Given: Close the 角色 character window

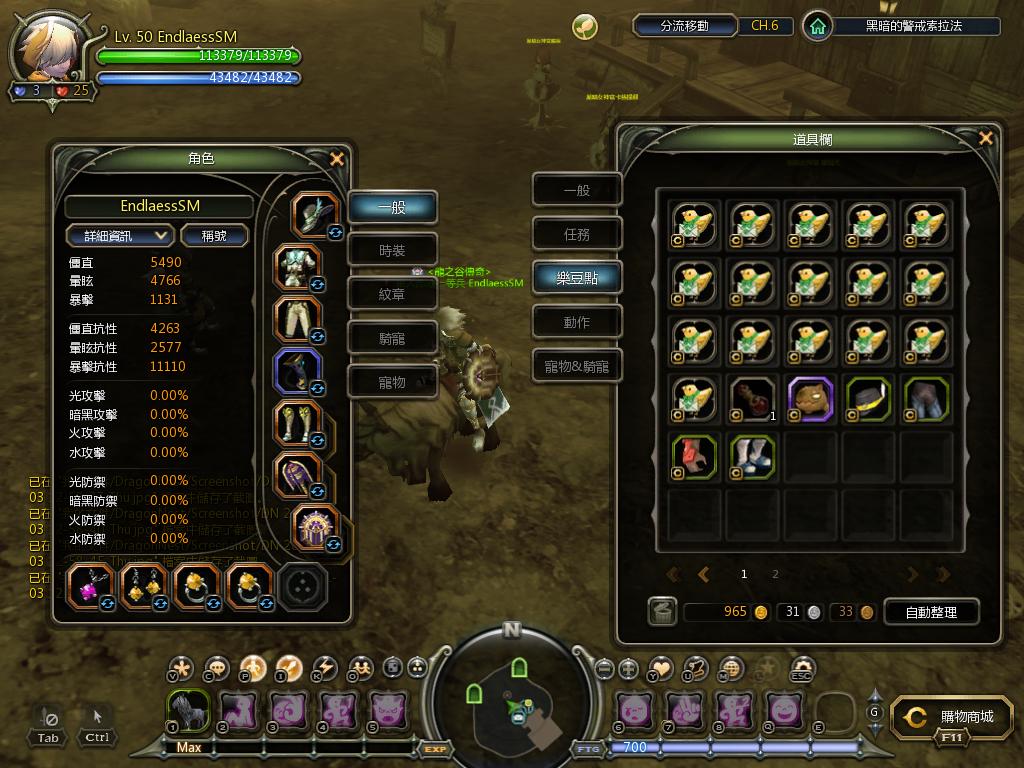Looking at the screenshot, I should (x=337, y=159).
